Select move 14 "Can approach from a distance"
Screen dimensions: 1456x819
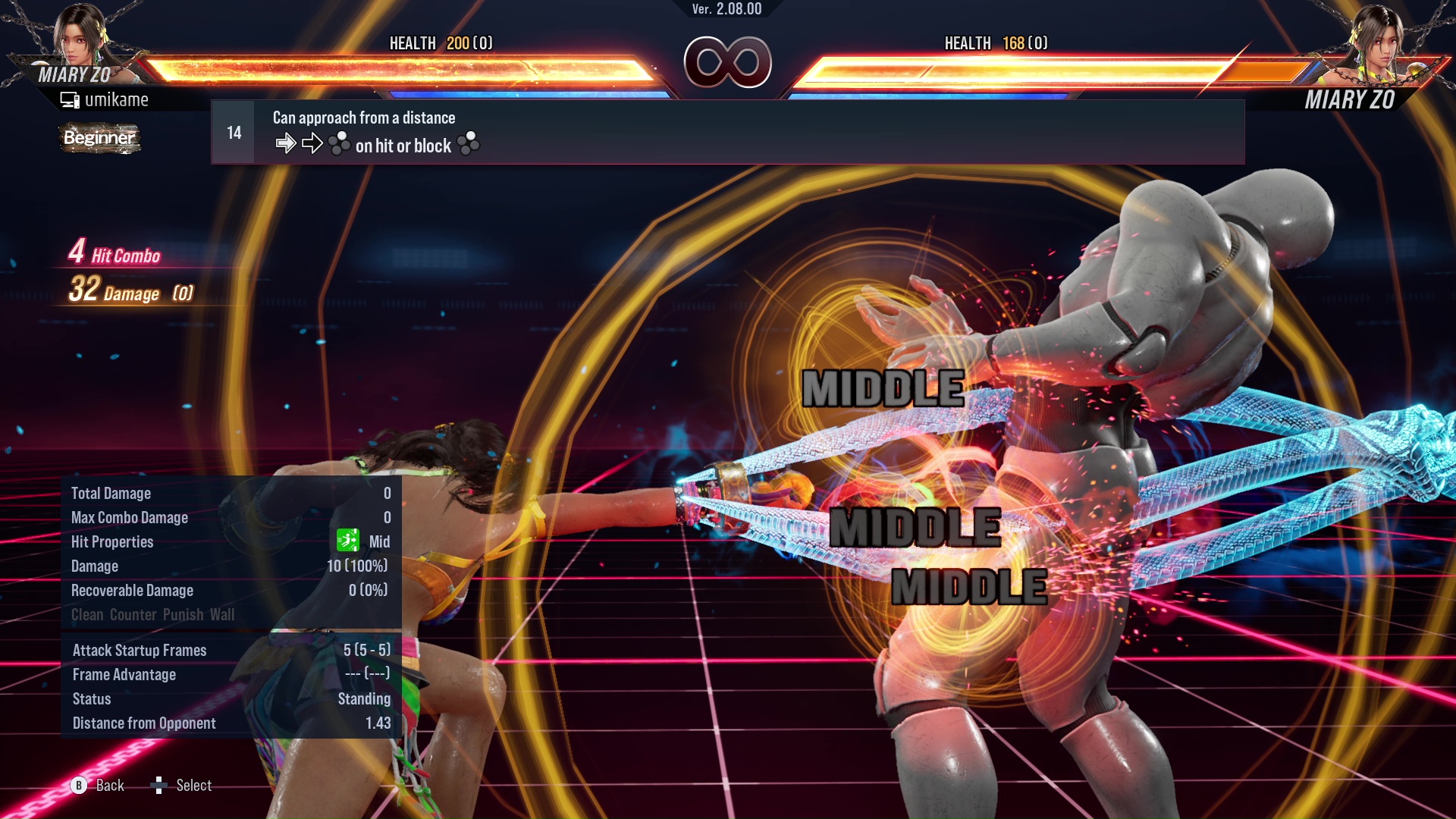click(726, 132)
